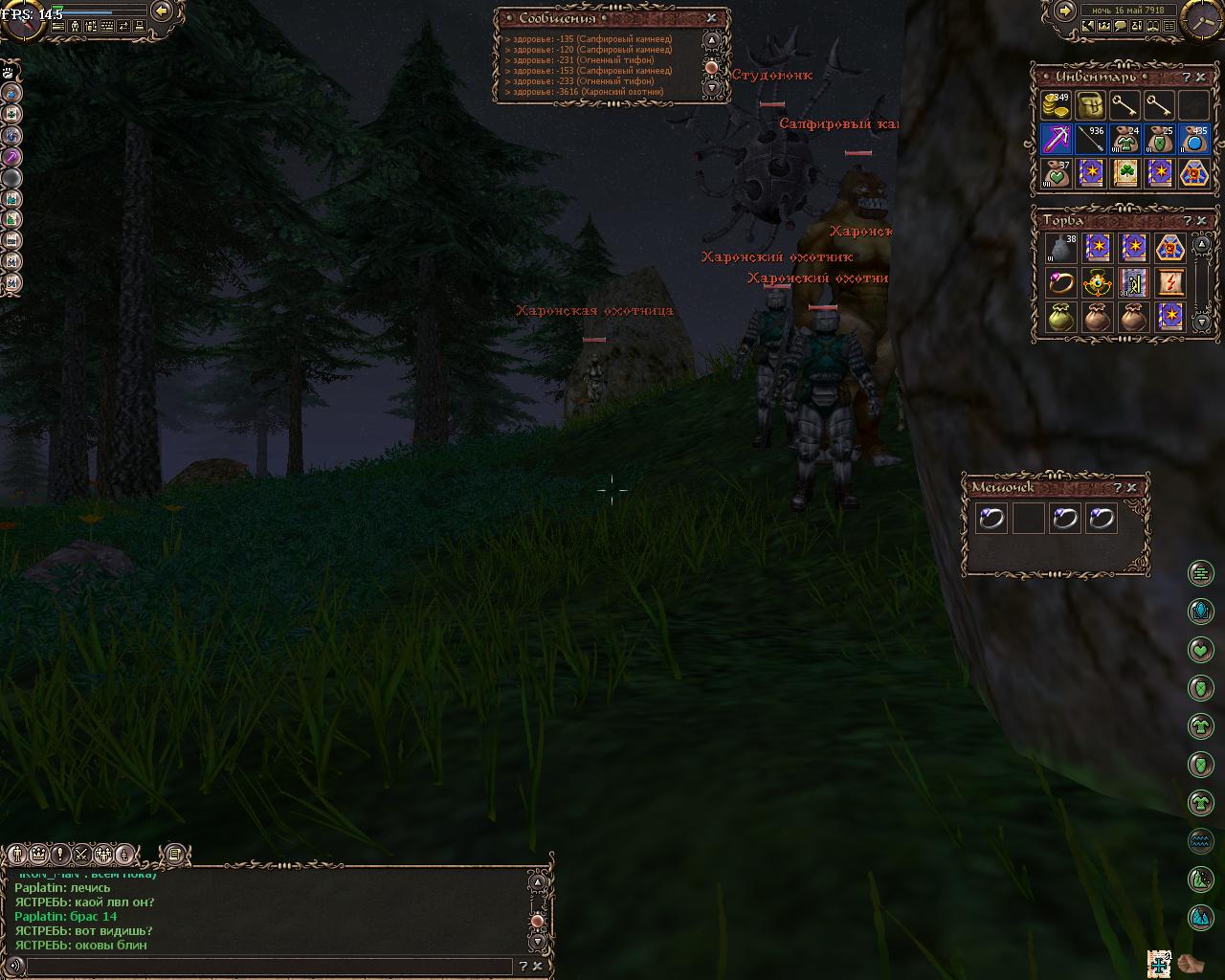Image resolution: width=1225 pixels, height=980 pixels.
Task: Click the fist icon in bottom corner
Action: pyautogui.click(x=1191, y=963)
